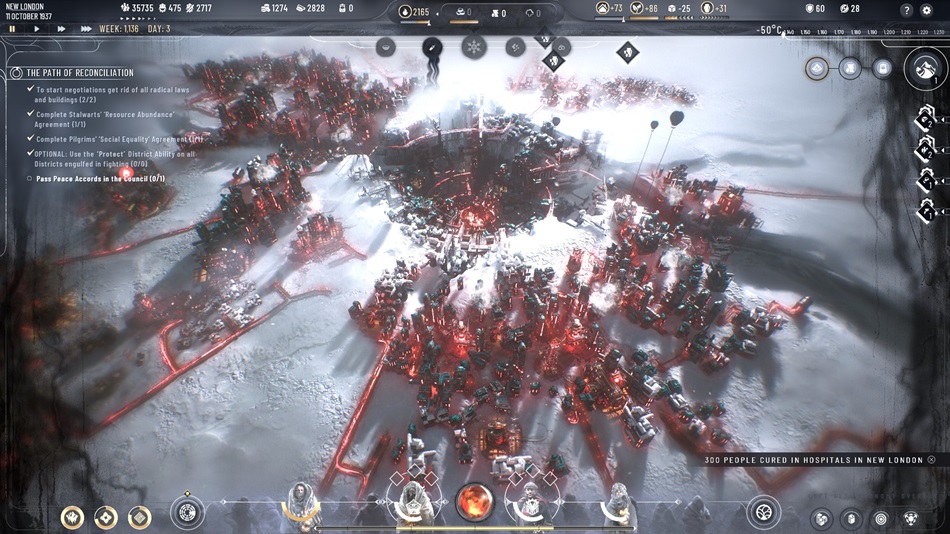Open the first gold-ringed view mode button
950x534 pixels.
(x=817, y=68)
